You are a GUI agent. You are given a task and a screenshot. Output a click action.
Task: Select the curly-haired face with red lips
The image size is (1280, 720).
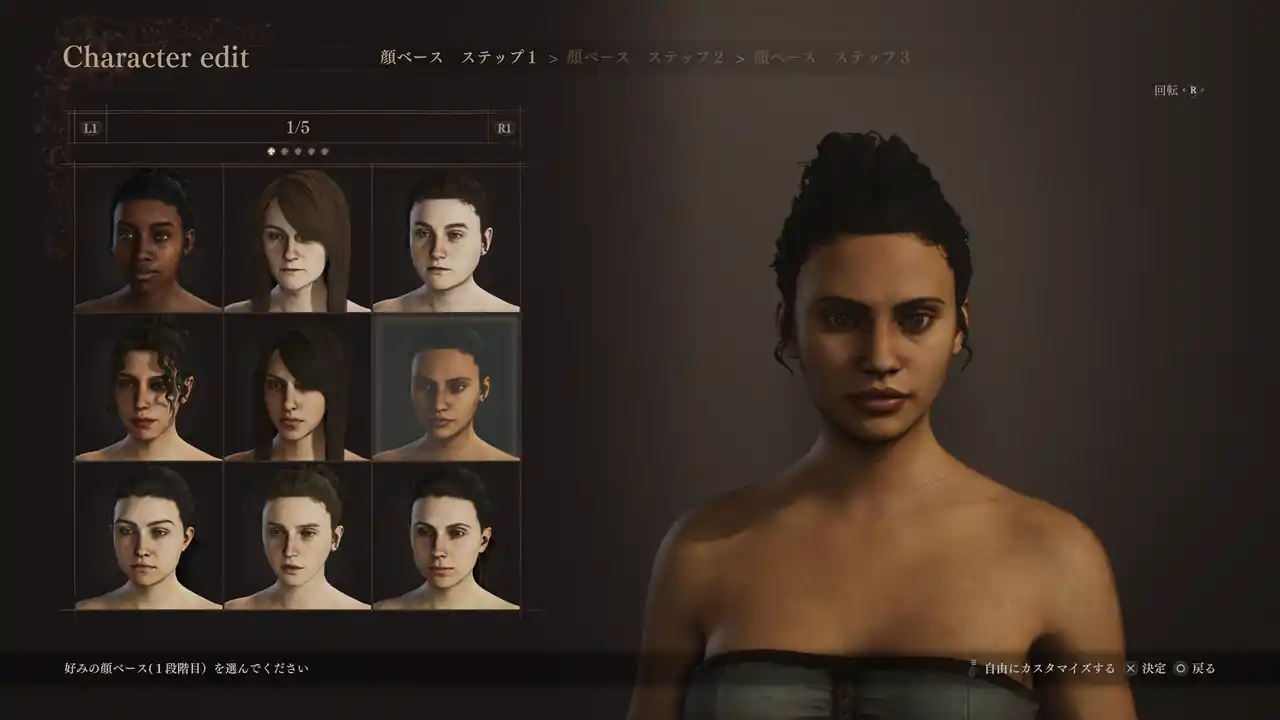click(148, 388)
